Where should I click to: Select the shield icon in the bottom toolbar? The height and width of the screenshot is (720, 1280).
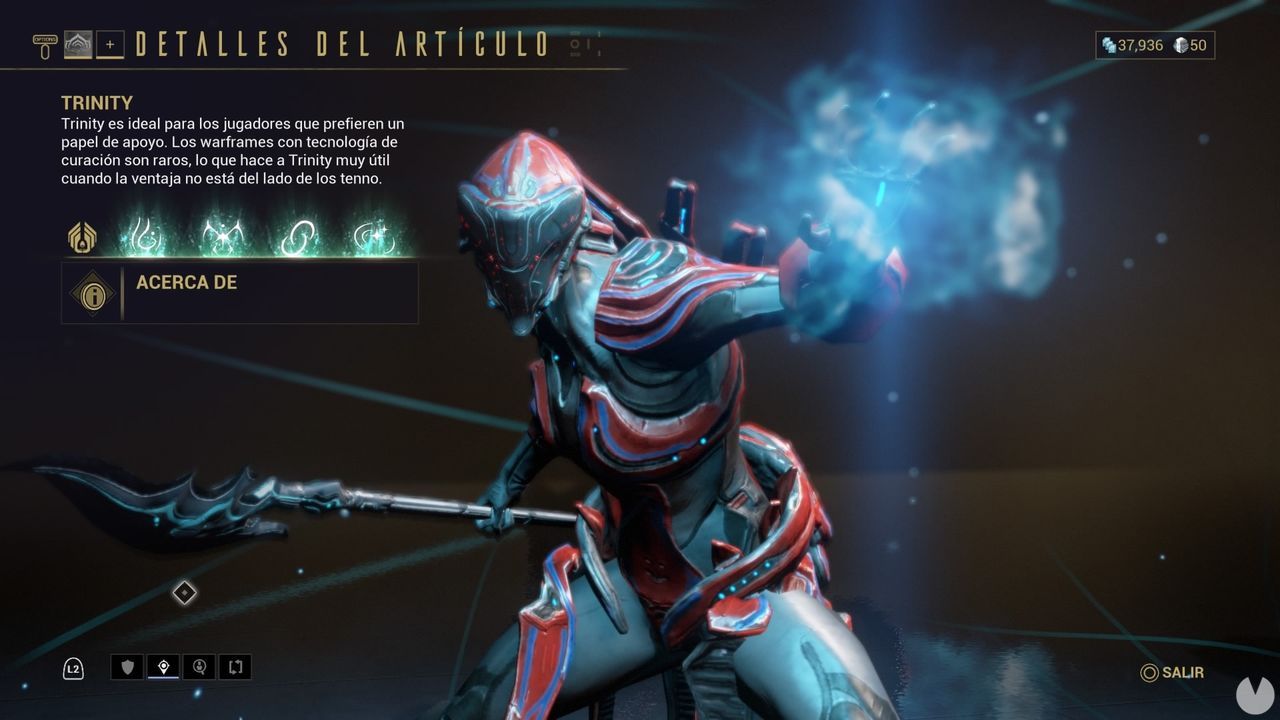[128, 666]
